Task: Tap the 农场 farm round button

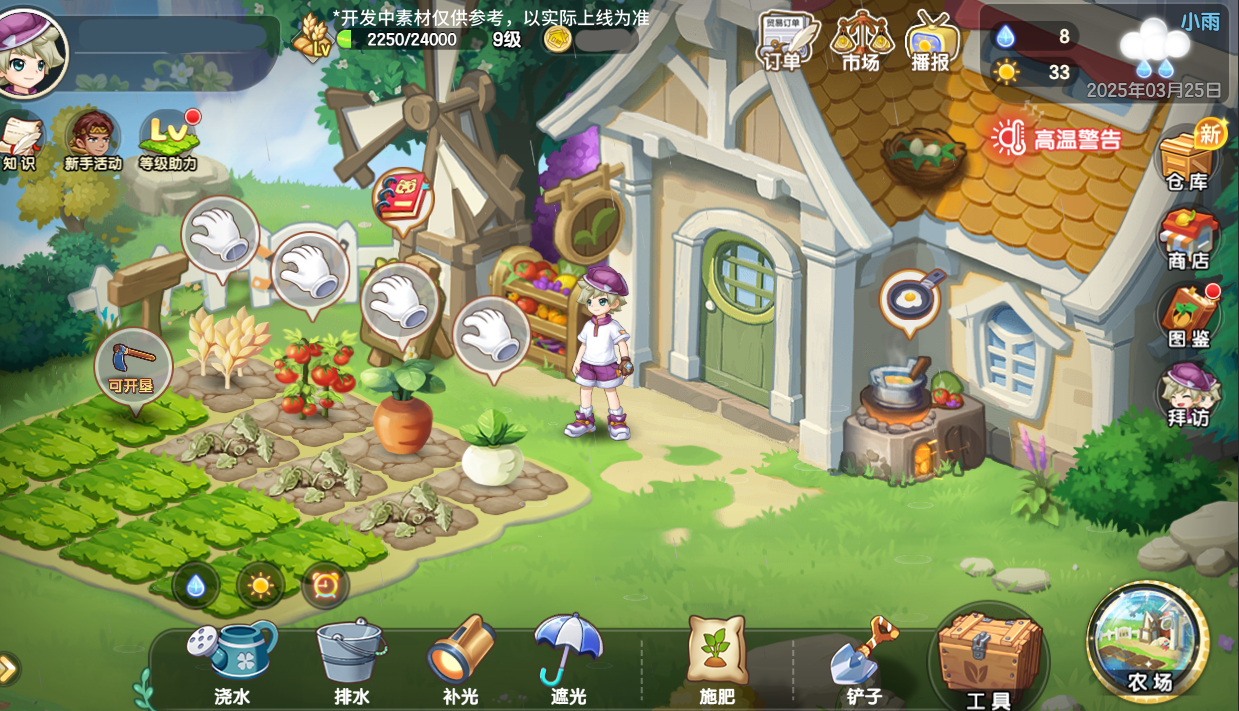Action: coord(1149,642)
